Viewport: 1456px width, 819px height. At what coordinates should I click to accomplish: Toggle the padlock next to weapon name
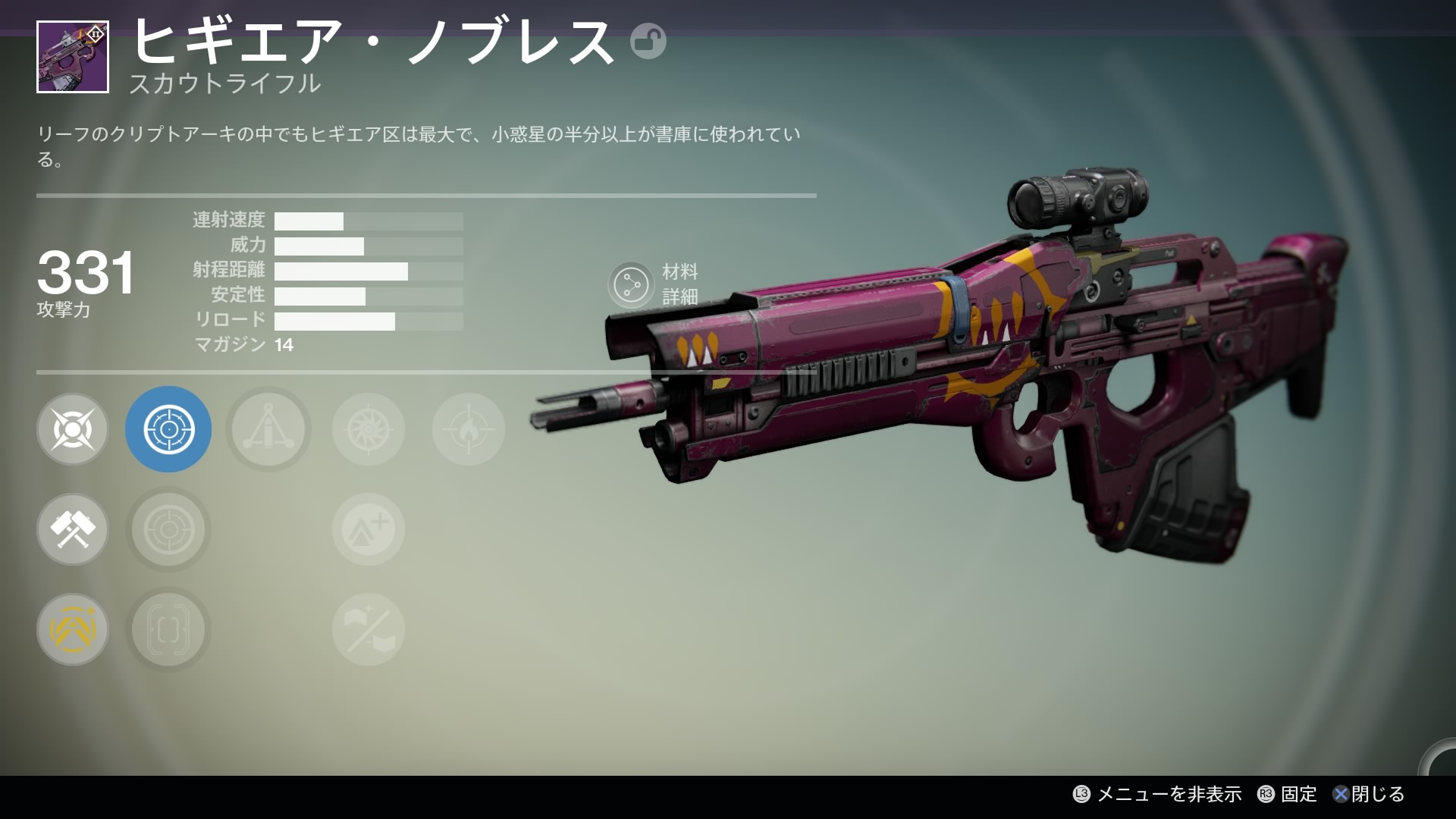coord(648,41)
